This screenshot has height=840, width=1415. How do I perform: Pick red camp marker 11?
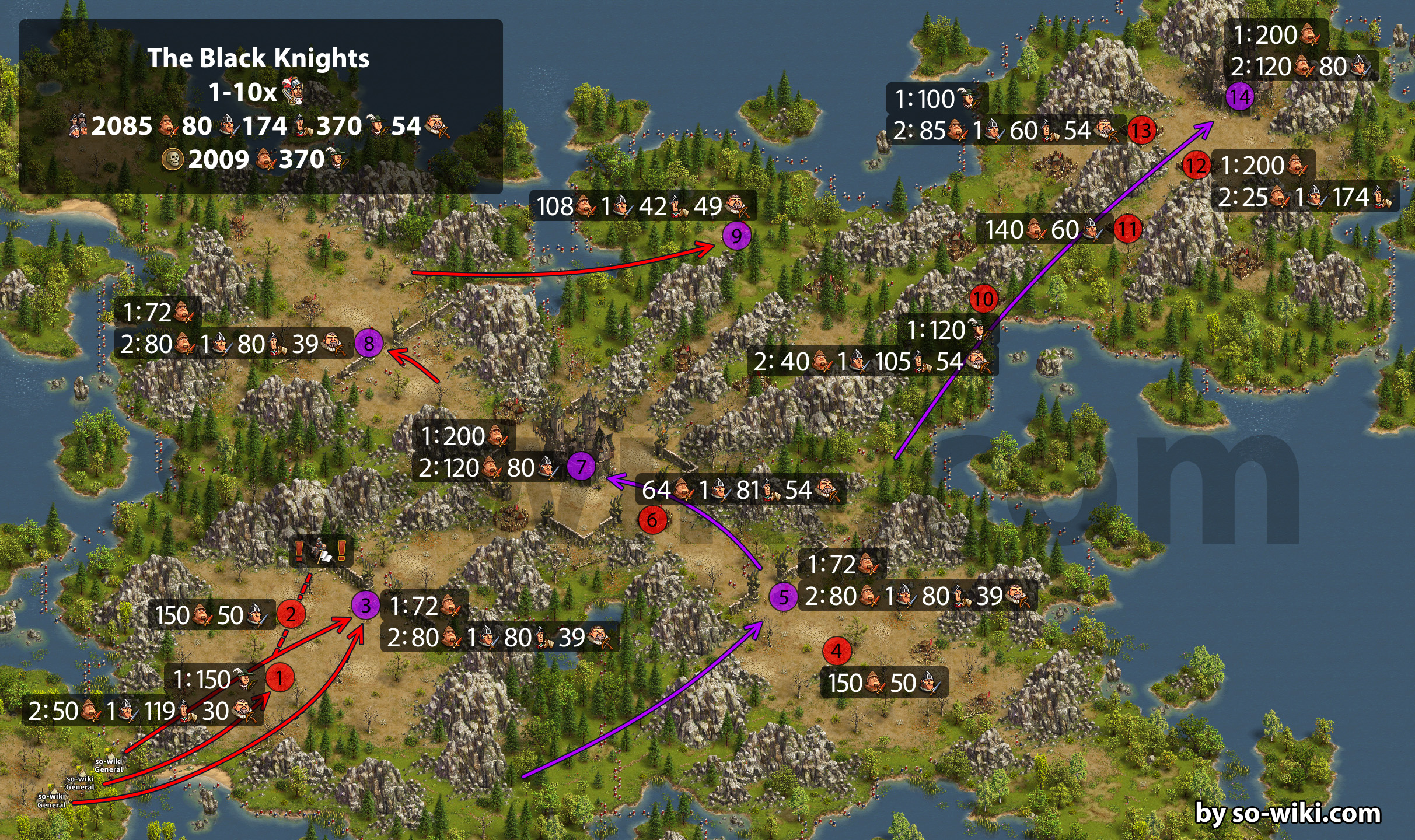(x=1127, y=229)
